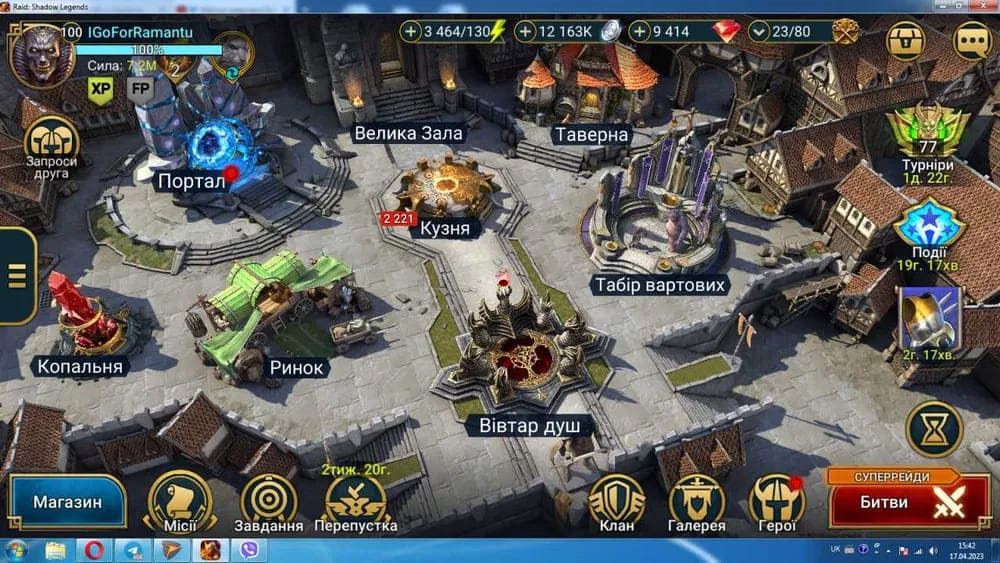Open Запроси друга invite friend icon

pyautogui.click(x=51, y=145)
